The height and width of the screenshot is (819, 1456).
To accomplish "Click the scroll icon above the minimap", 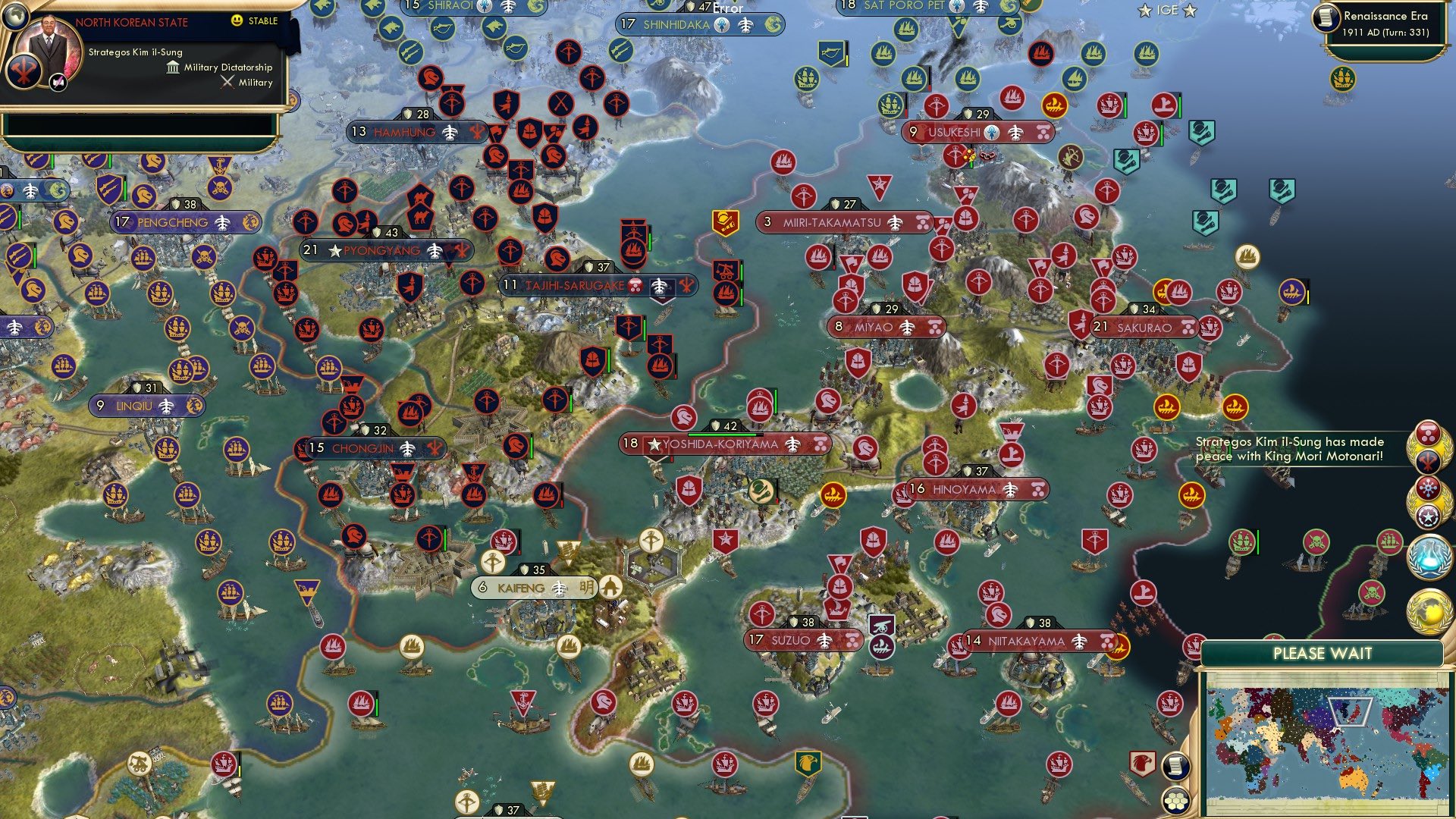I will 1175,766.
